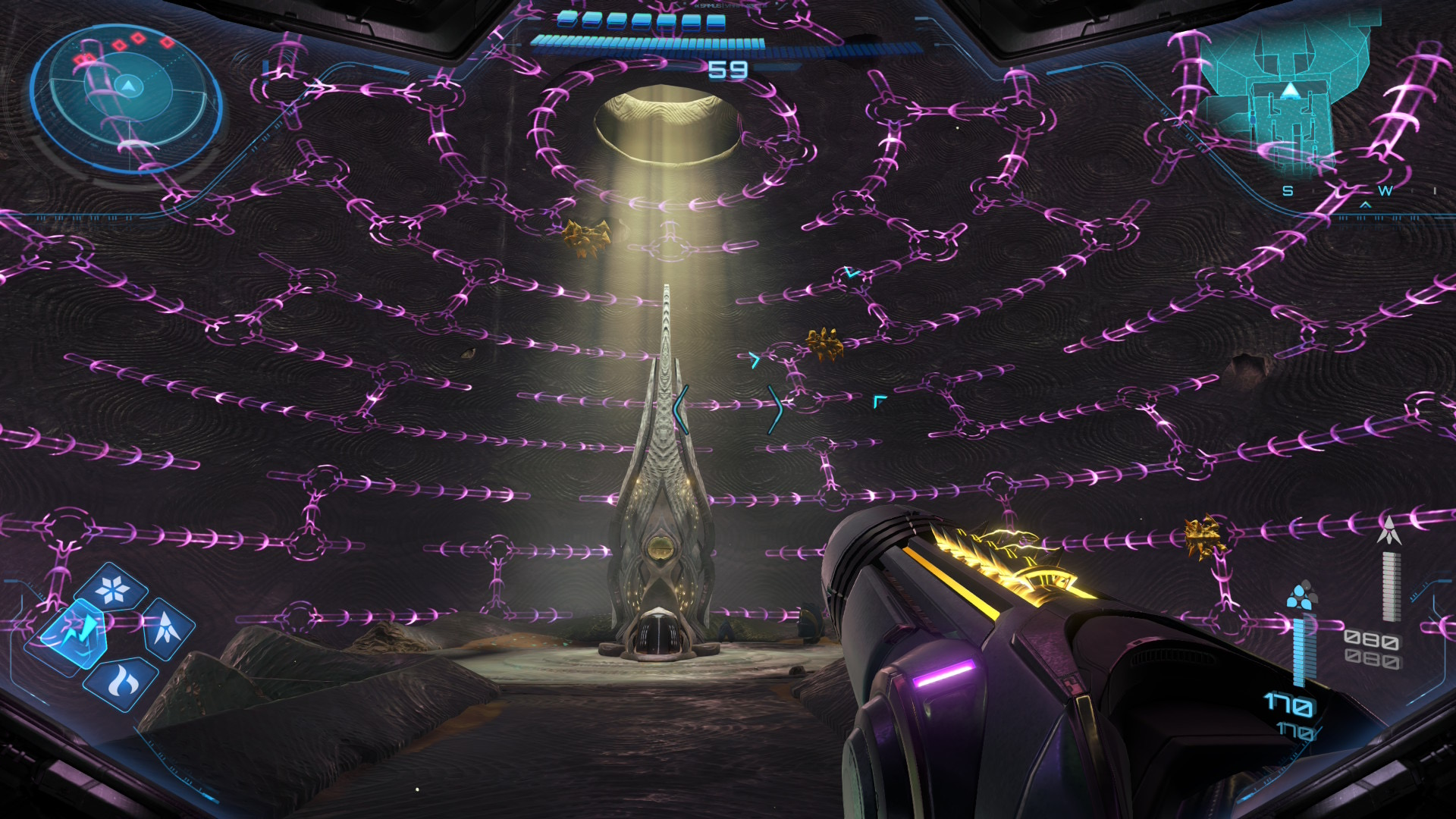Activate the flame fire shot icon

[121, 682]
